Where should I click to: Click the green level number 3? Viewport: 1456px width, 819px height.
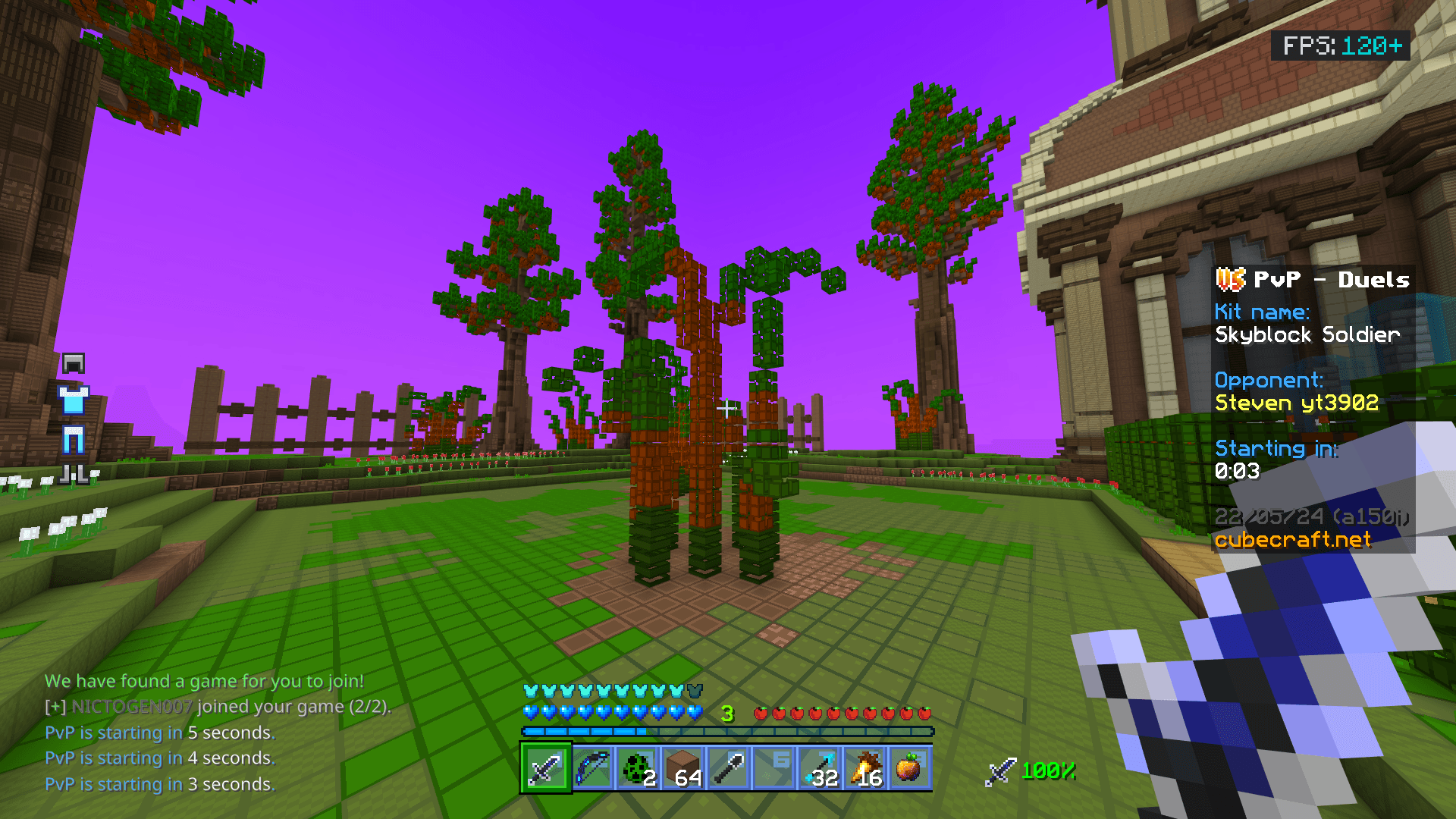[727, 712]
